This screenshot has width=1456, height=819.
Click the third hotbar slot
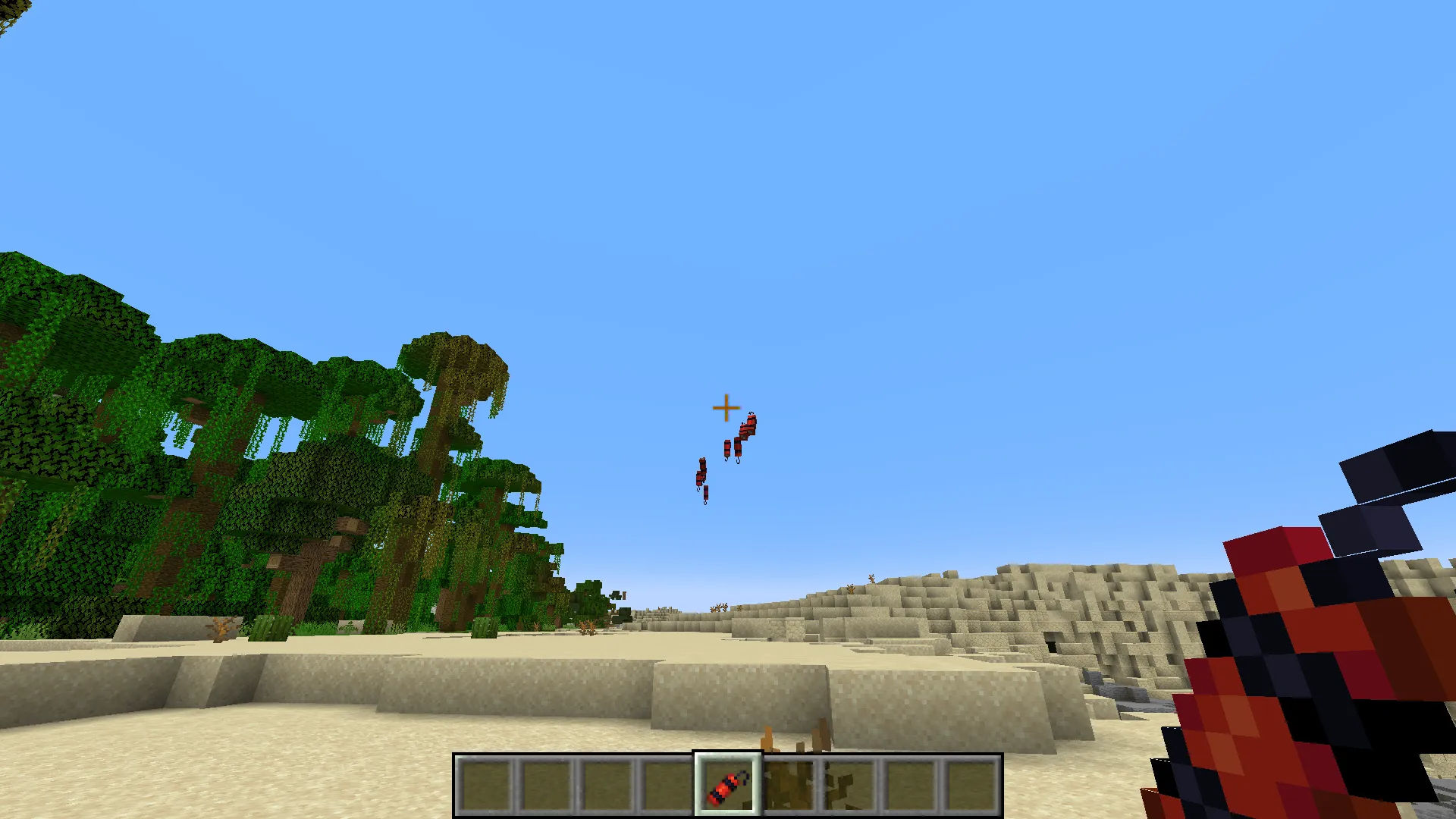(607, 785)
